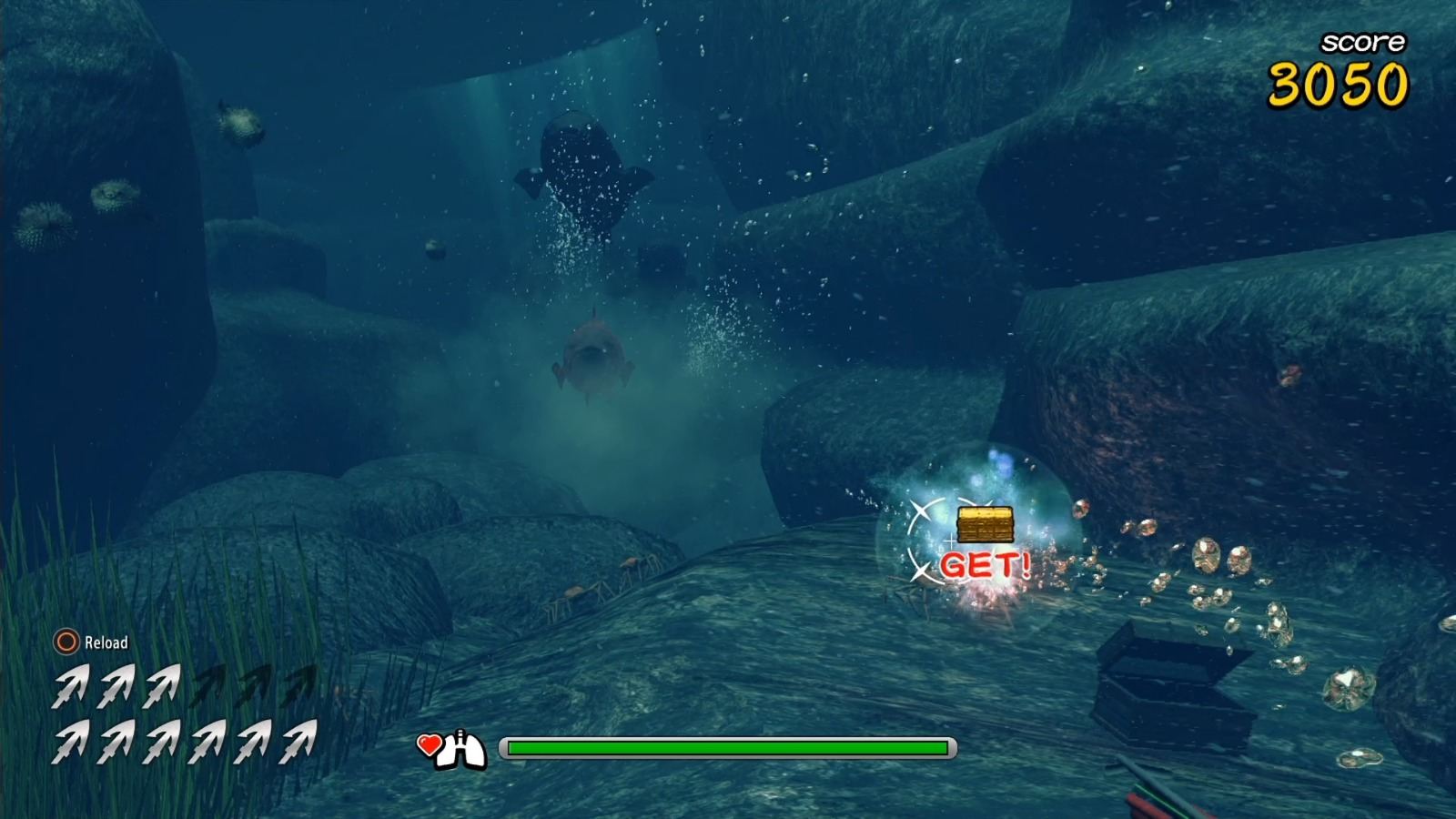This screenshot has width=1456, height=819.
Task: Click the large floating diamond cluster
Action: point(1210,555)
